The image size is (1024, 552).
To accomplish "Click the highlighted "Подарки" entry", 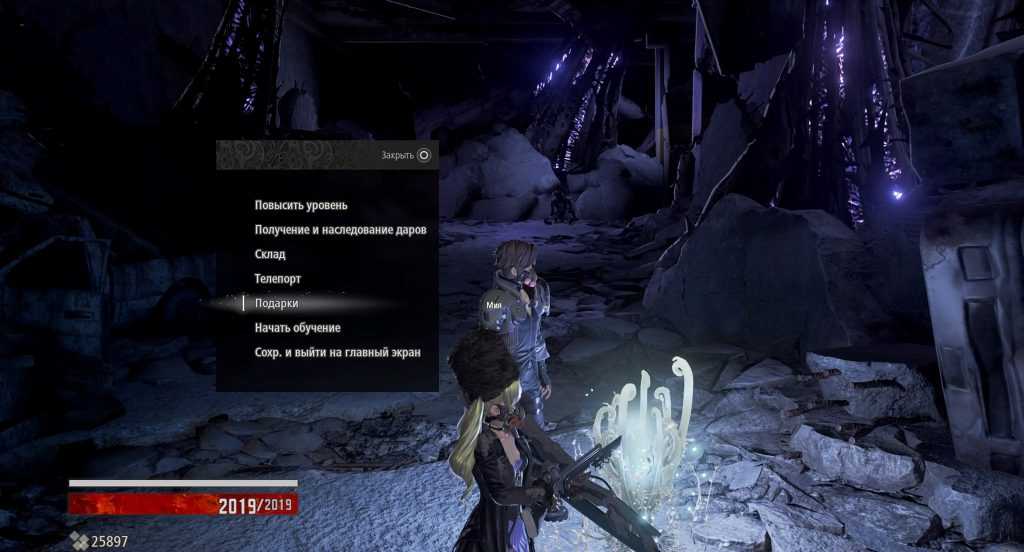I will click(x=276, y=303).
